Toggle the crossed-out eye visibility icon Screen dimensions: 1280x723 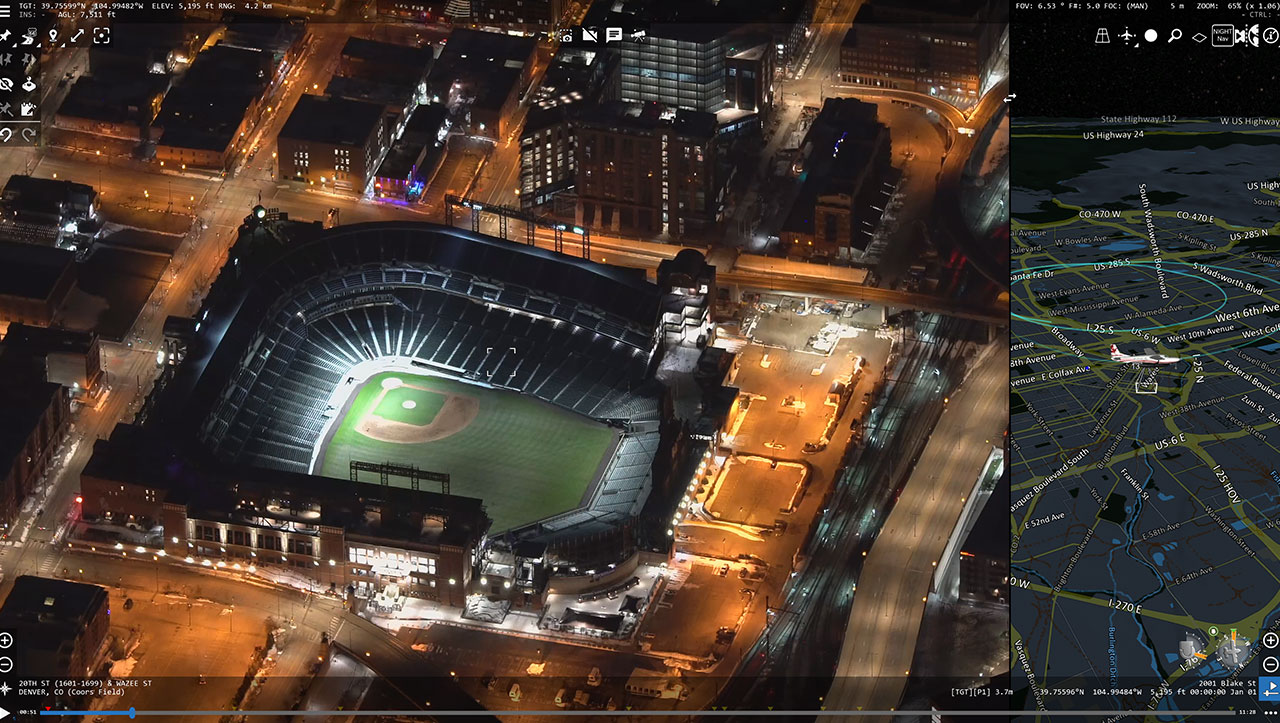6,84
